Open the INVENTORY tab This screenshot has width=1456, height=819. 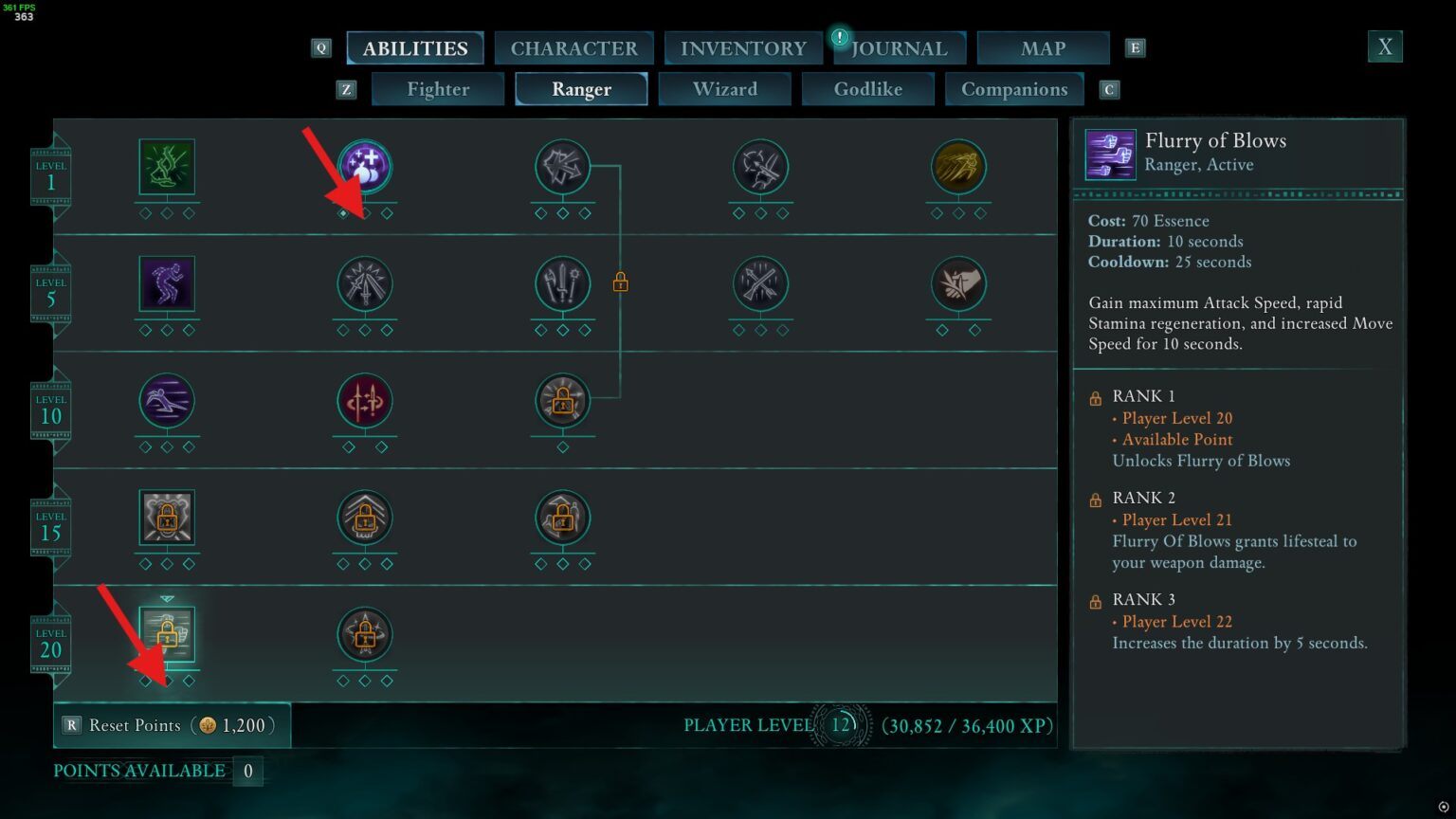click(x=743, y=47)
